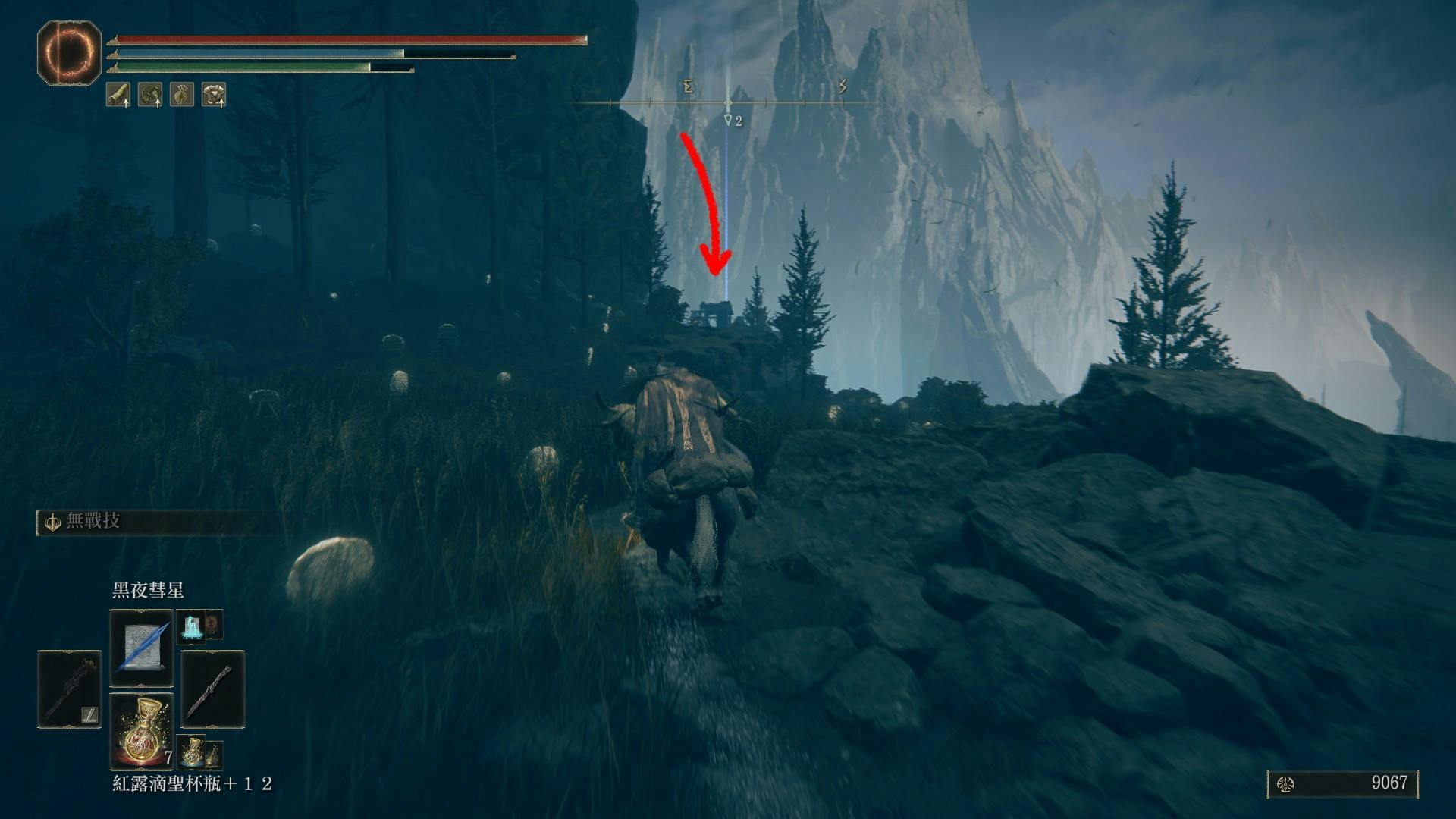
Task: View the chest armor buff icon
Action: click(214, 95)
